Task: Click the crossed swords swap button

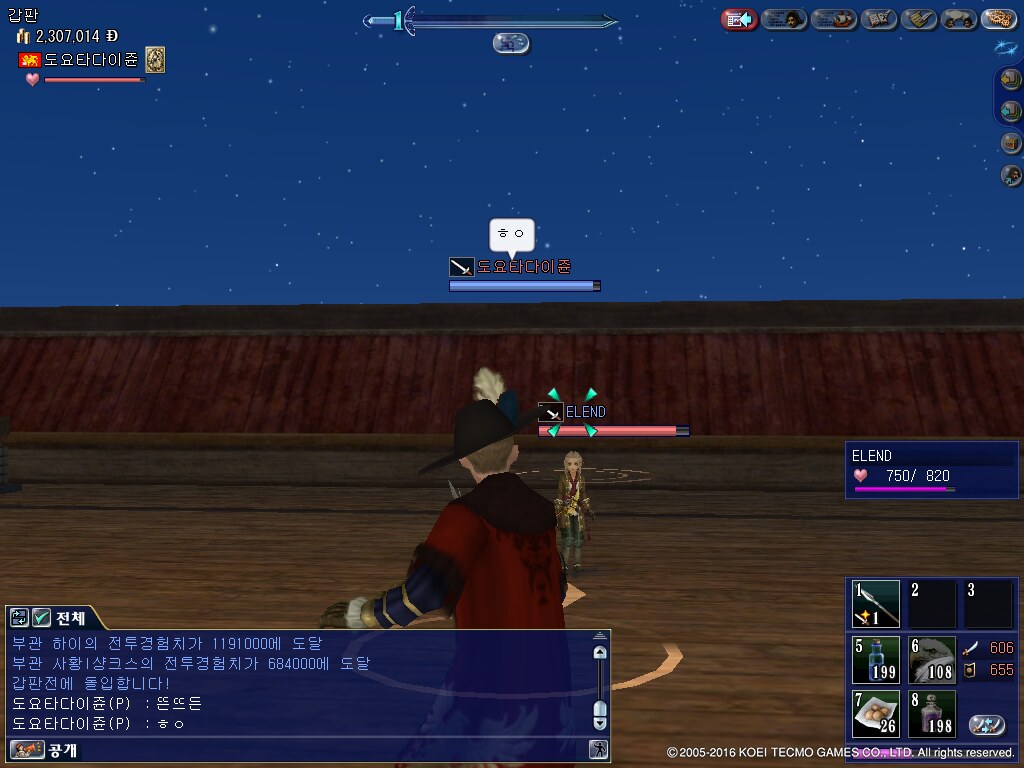Action: [986, 725]
